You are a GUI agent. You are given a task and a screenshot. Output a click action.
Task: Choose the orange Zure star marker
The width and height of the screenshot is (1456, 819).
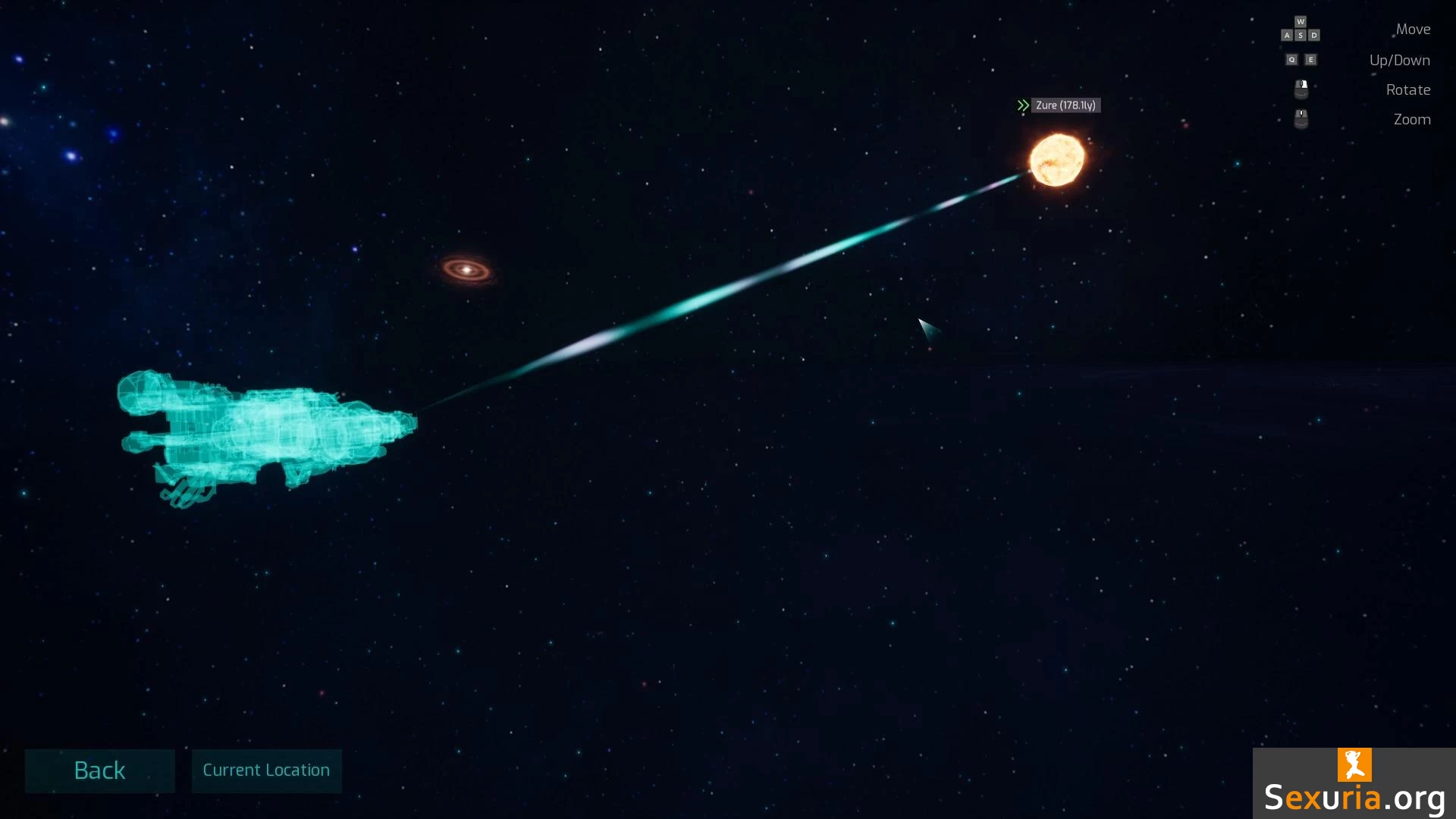click(x=1056, y=160)
